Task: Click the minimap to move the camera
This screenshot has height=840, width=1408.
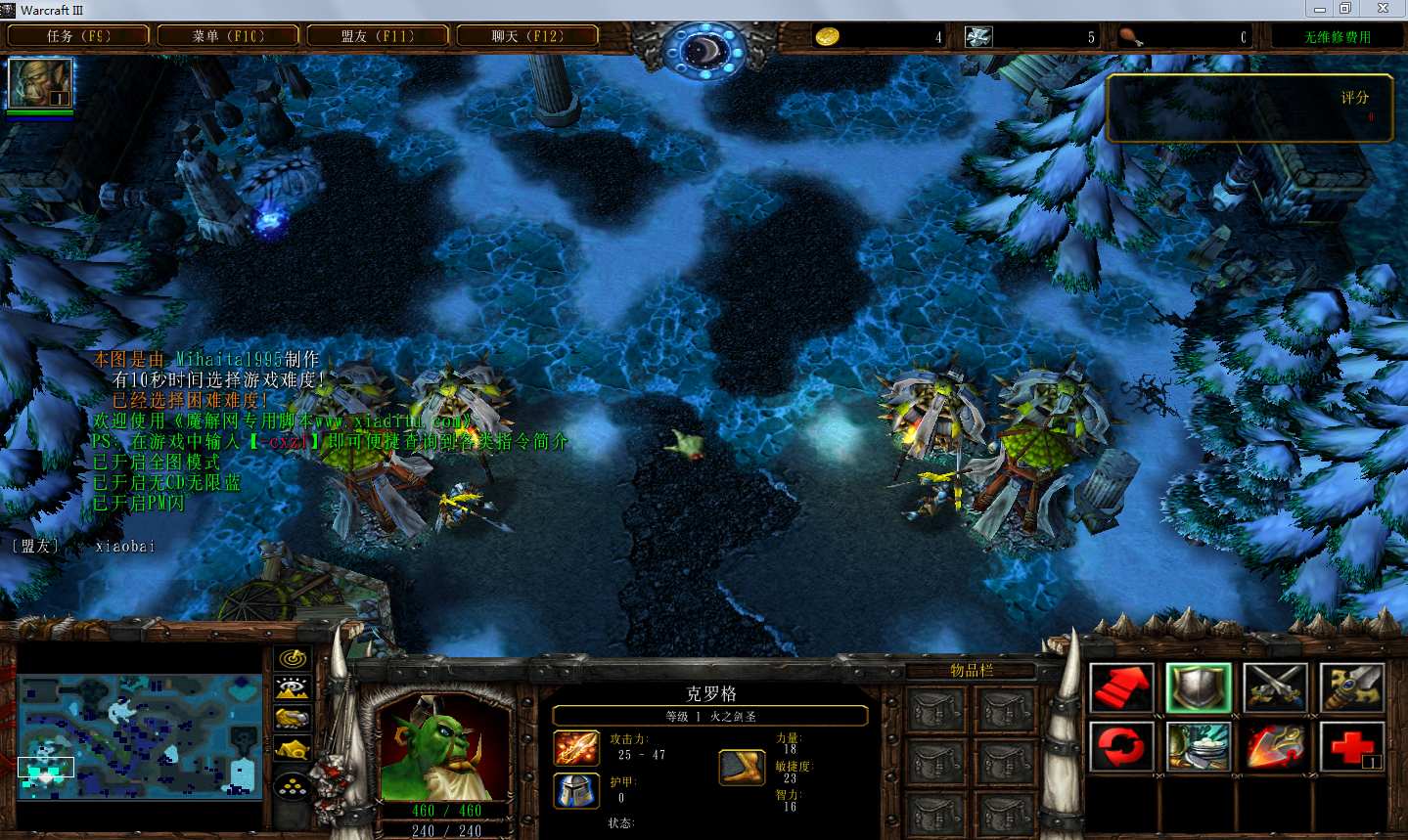Action: (x=141, y=734)
